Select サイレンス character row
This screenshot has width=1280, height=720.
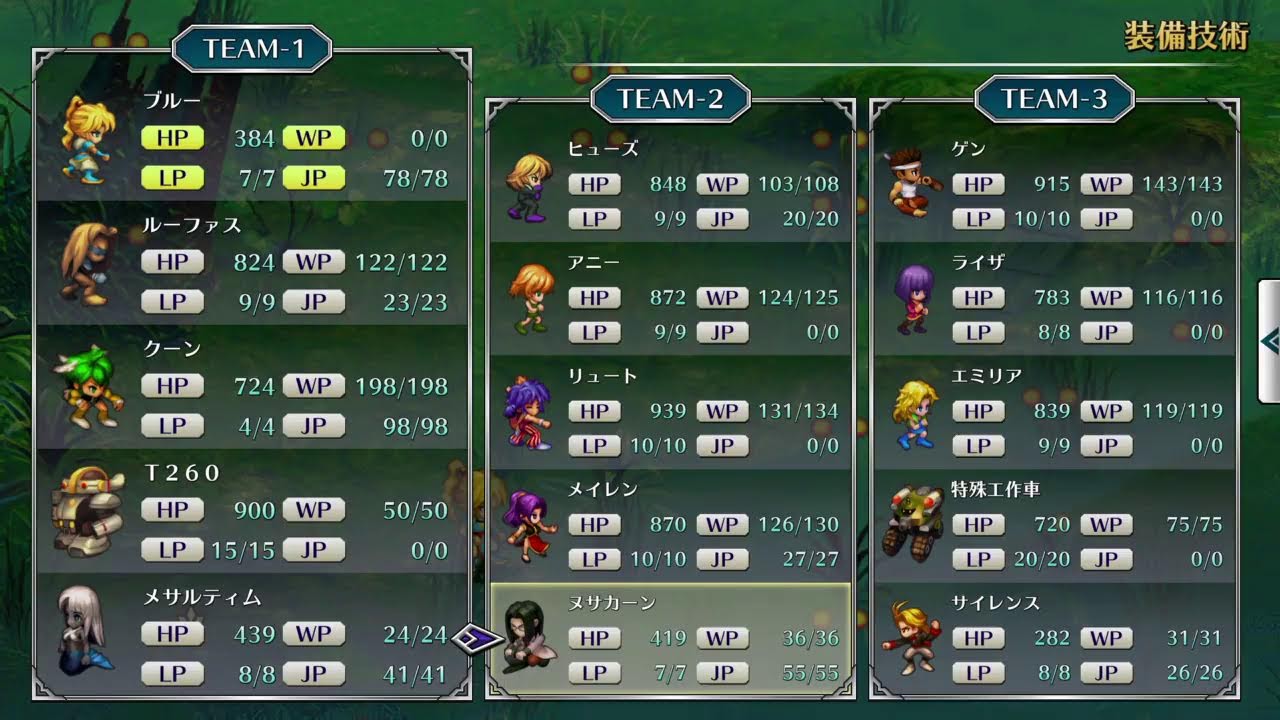(1054, 639)
